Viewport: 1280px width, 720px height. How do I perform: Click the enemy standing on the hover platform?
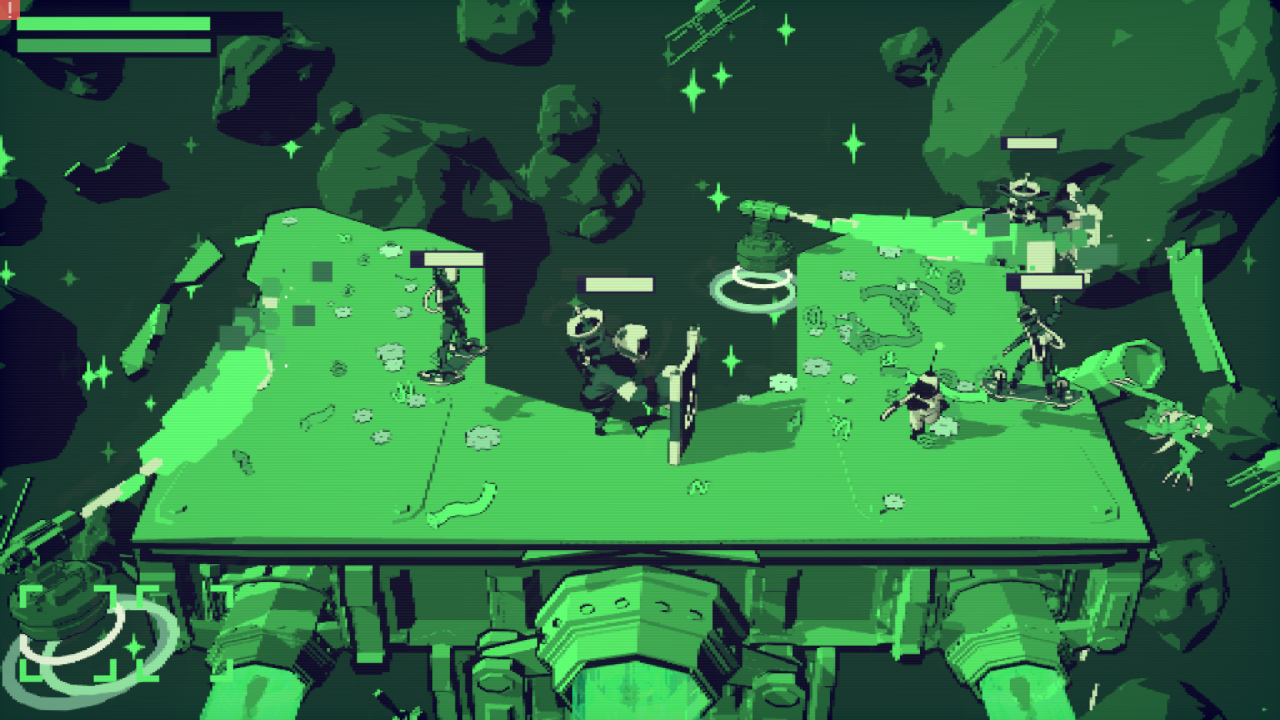point(450,330)
